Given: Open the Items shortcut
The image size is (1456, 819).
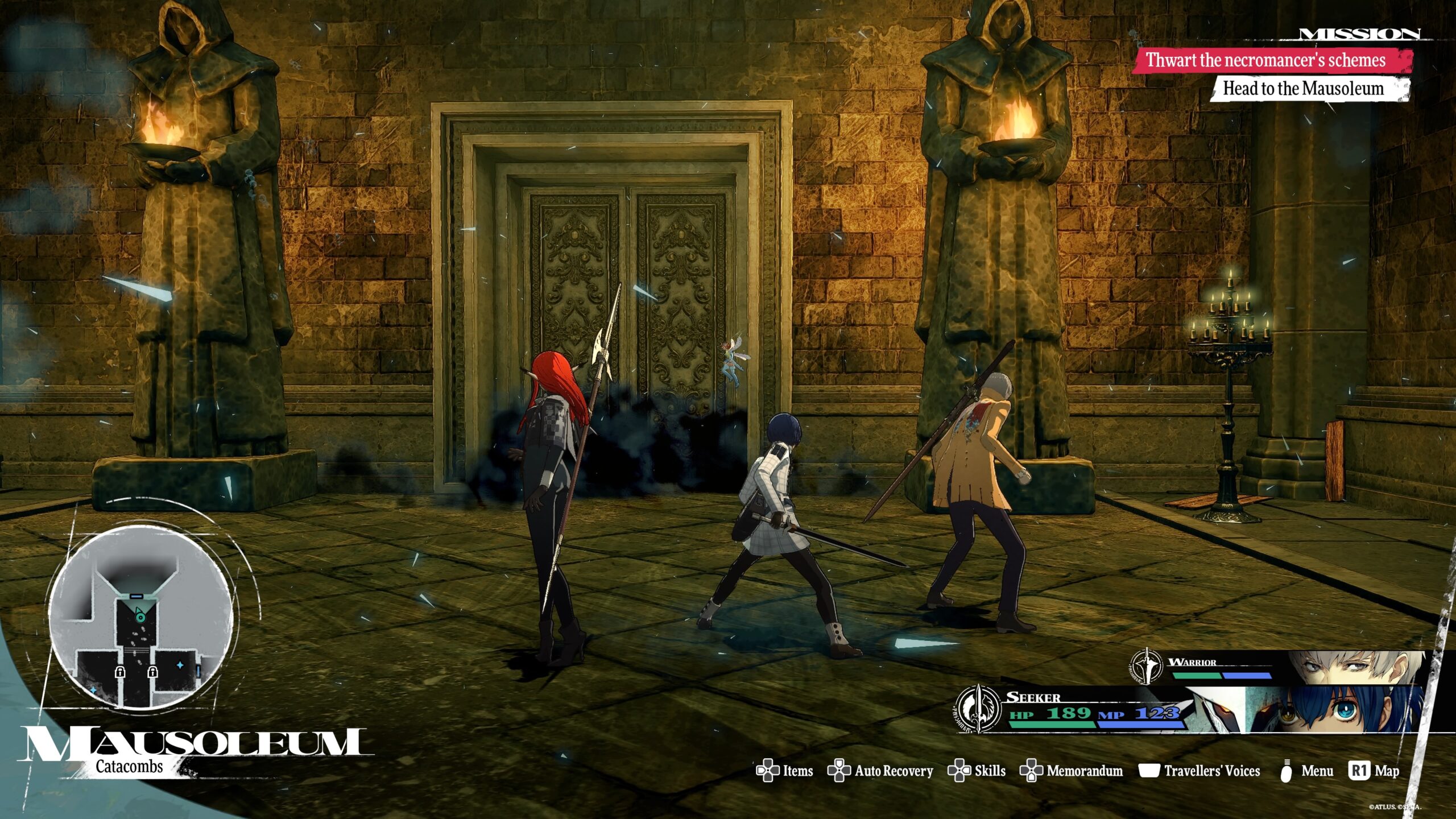Looking at the screenshot, I should 785,771.
